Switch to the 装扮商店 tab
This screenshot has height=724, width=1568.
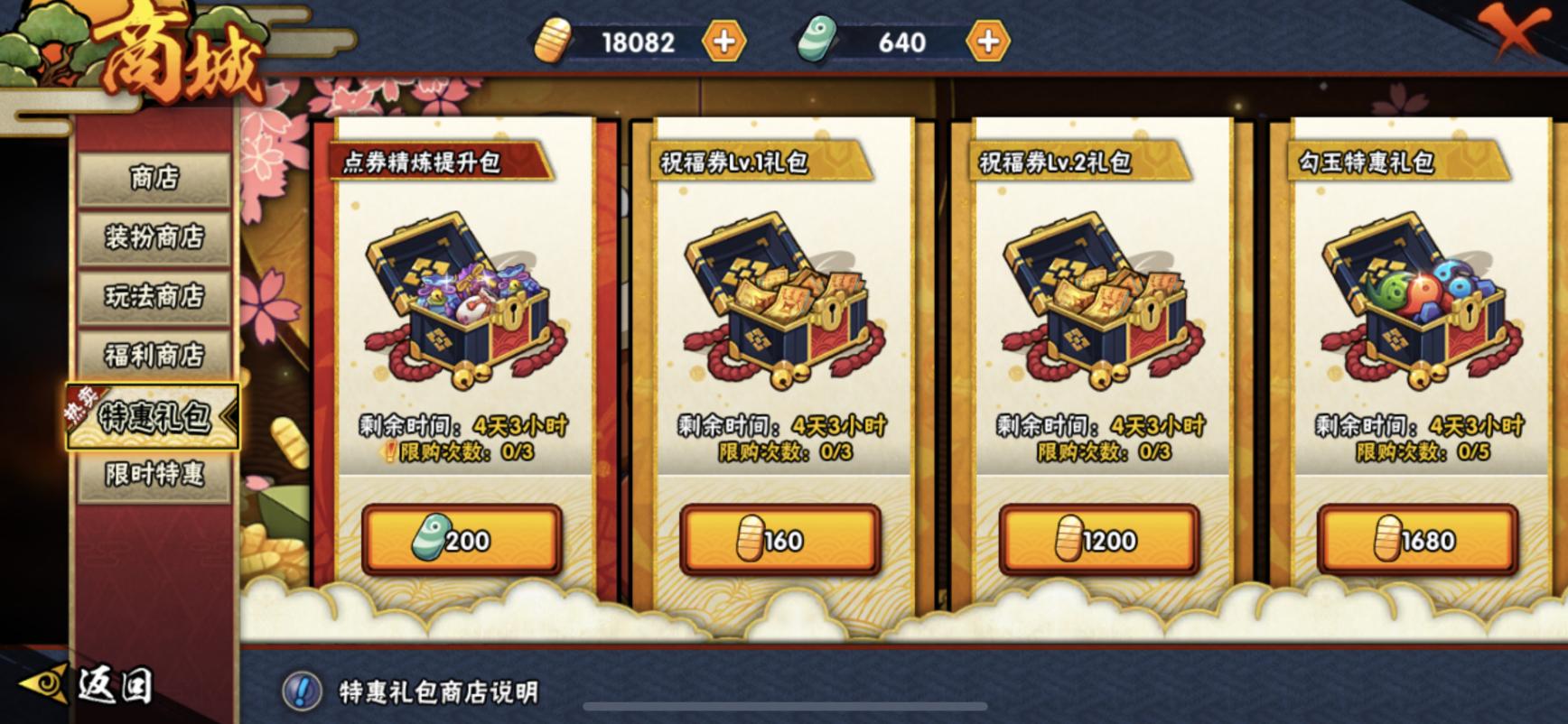(154, 237)
